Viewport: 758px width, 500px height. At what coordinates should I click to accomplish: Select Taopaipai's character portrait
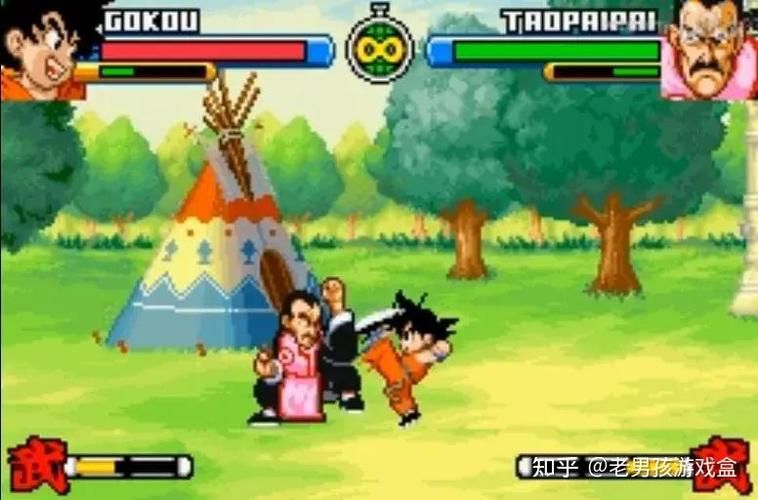click(x=709, y=48)
